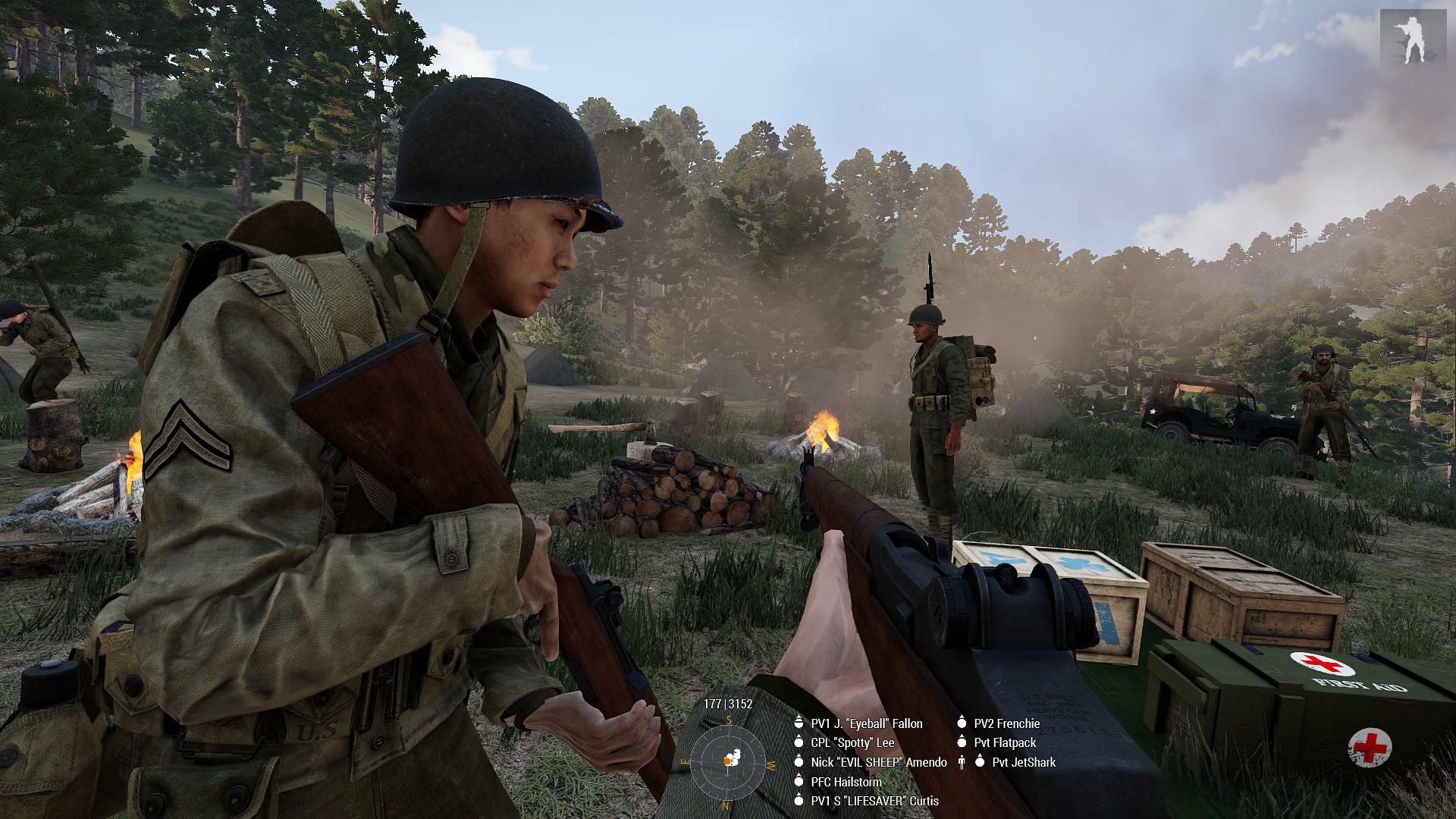The image size is (1456, 819).
Task: Click the red cross medical icon
Action: coord(1370,747)
